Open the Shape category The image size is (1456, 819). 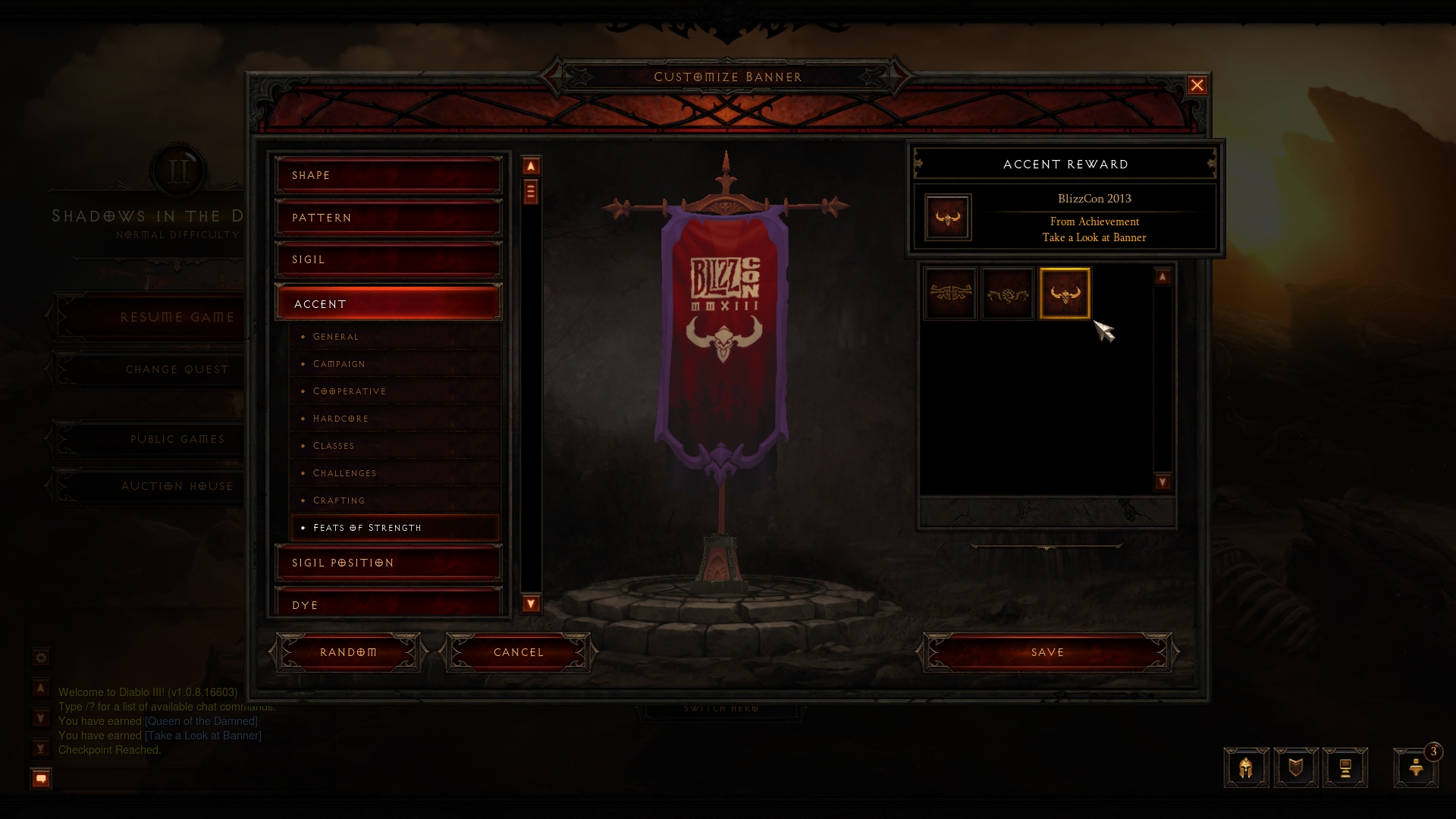coord(388,175)
